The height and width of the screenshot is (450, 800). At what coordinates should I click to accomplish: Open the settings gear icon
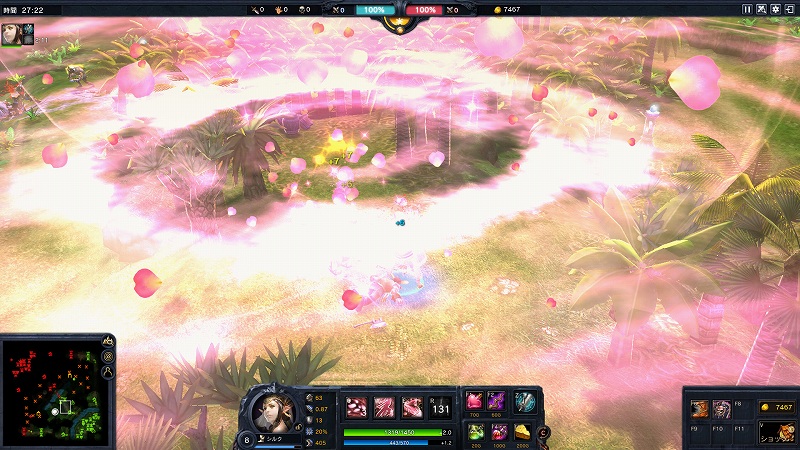click(x=777, y=9)
